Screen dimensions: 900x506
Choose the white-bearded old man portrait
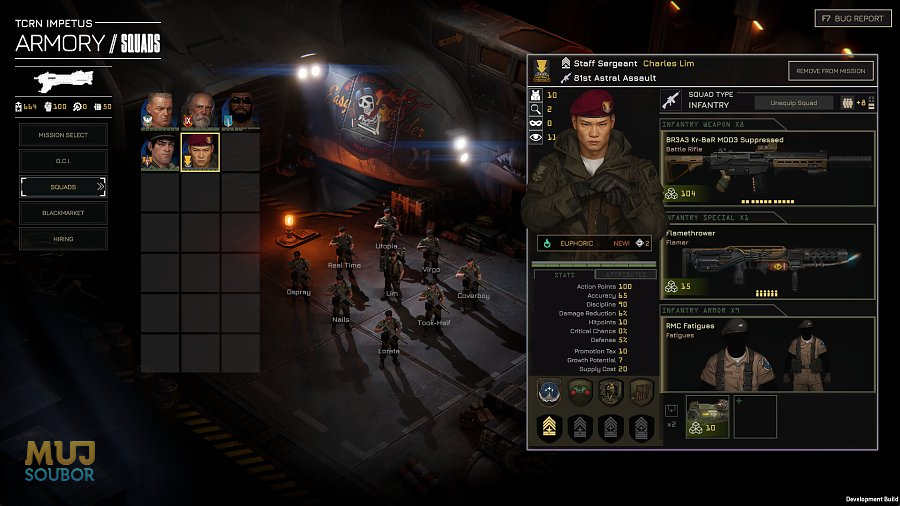pyautogui.click(x=200, y=111)
